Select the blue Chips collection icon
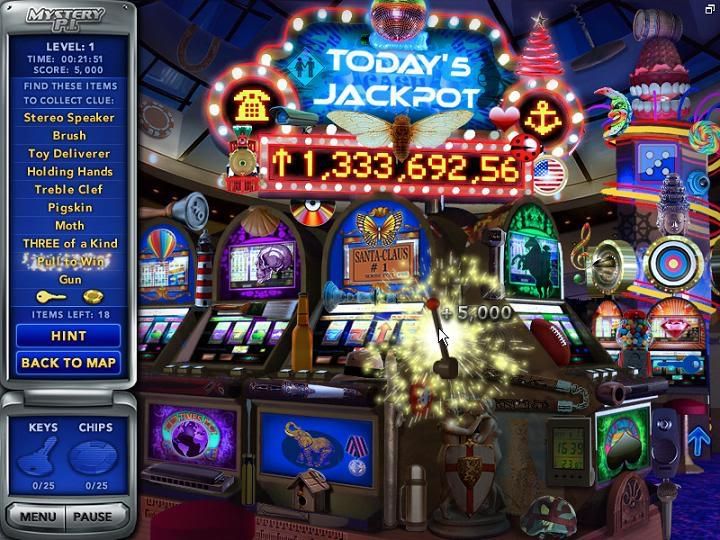720x540 pixels. click(95, 460)
